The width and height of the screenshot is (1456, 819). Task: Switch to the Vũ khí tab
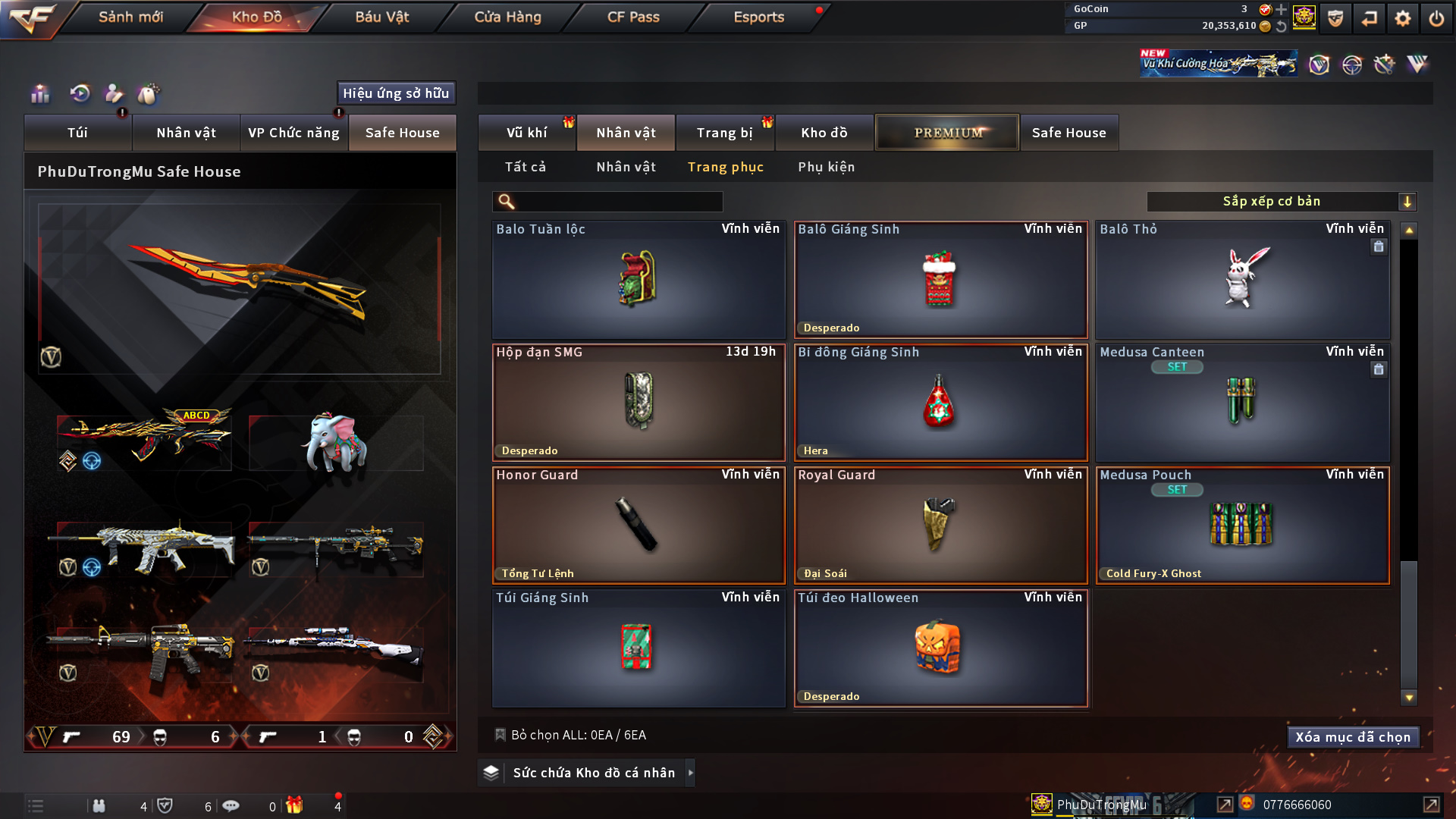pos(526,133)
